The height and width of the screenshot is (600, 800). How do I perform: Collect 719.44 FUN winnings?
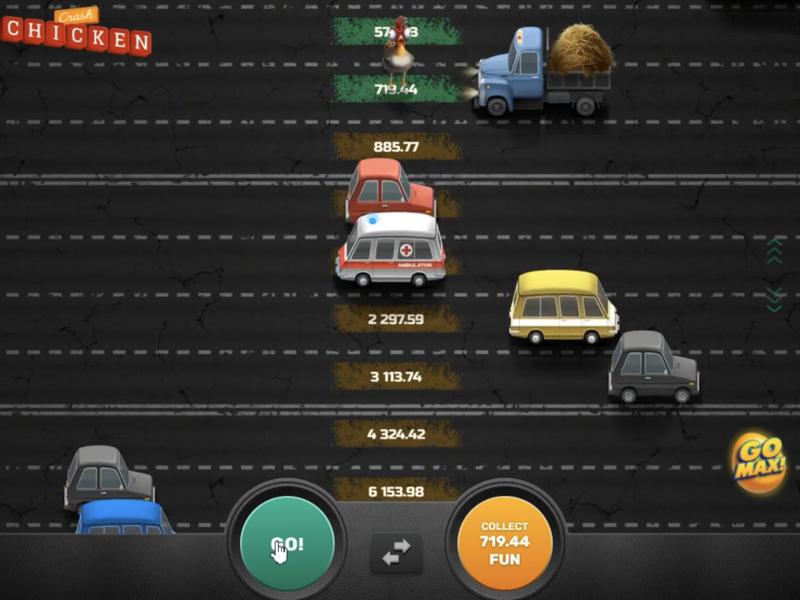[x=504, y=545]
